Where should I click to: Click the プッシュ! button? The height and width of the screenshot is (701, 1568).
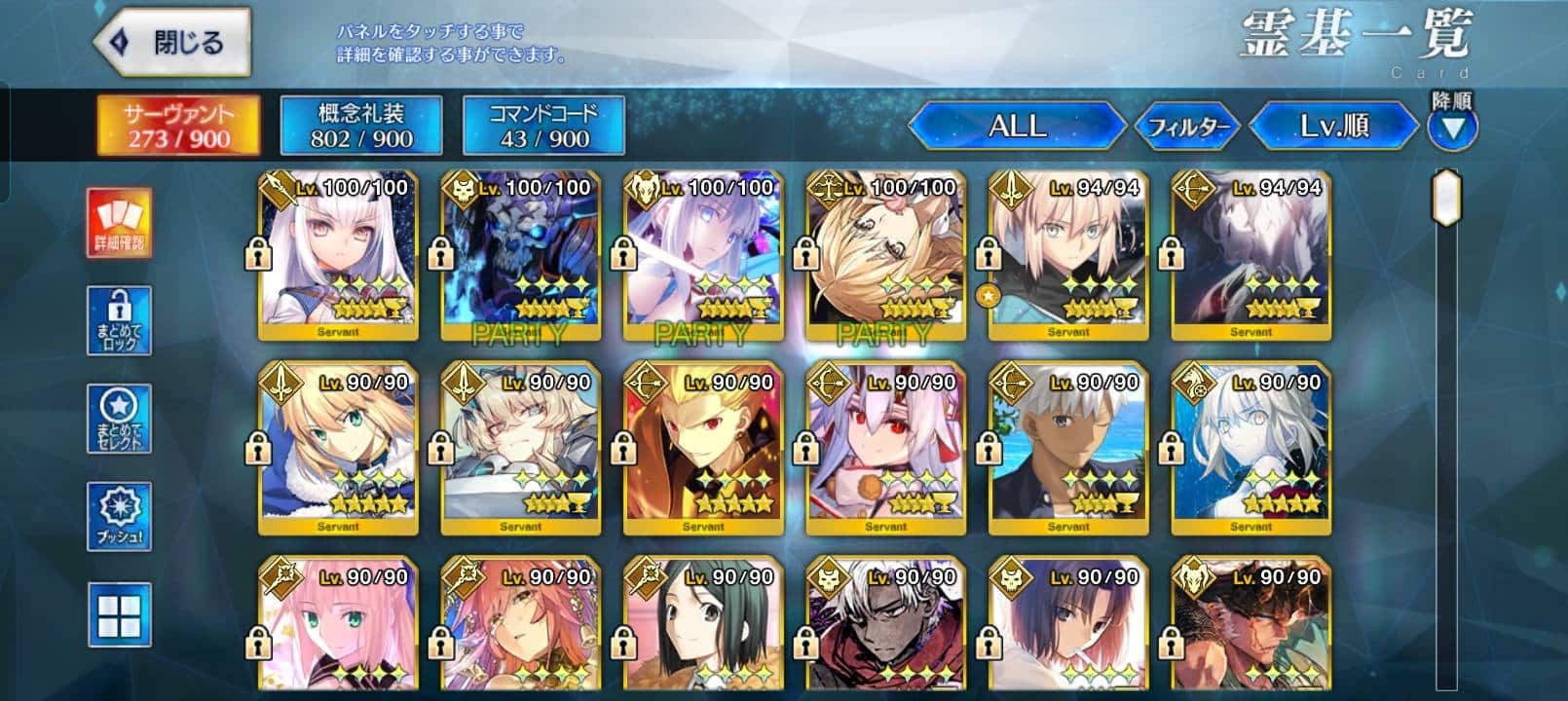click(120, 516)
